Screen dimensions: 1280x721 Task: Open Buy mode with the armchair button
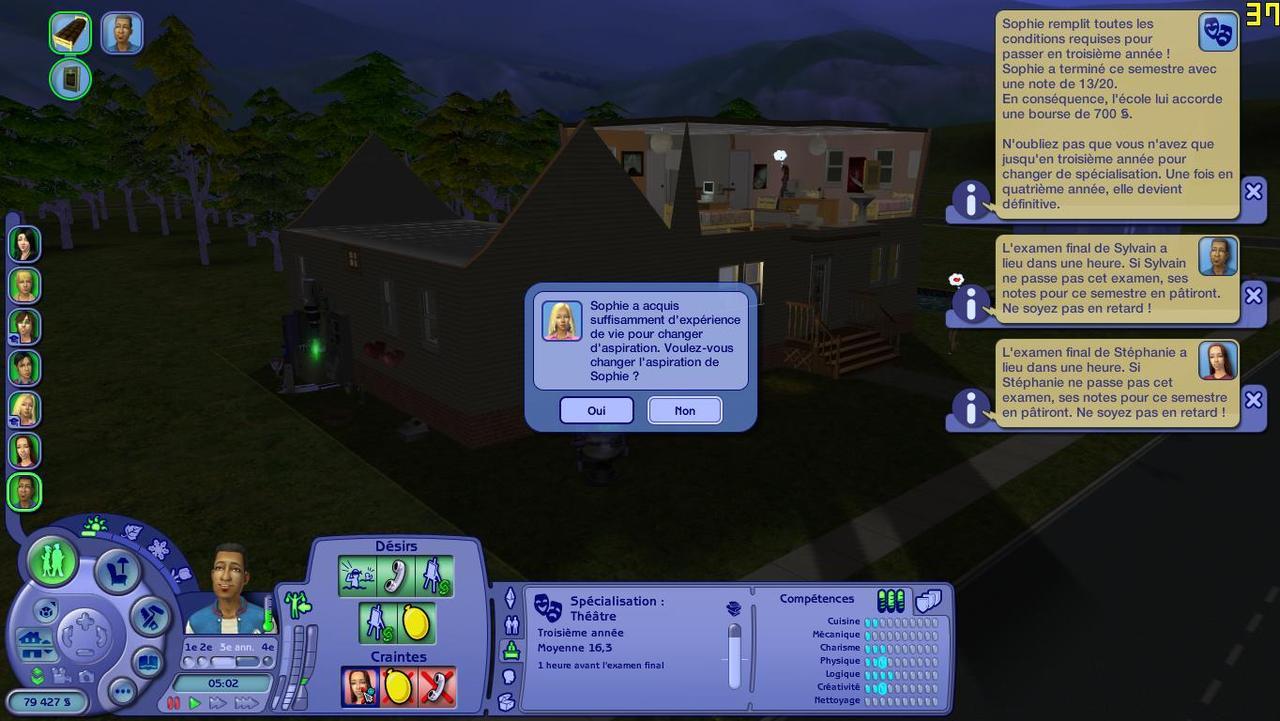(x=117, y=572)
